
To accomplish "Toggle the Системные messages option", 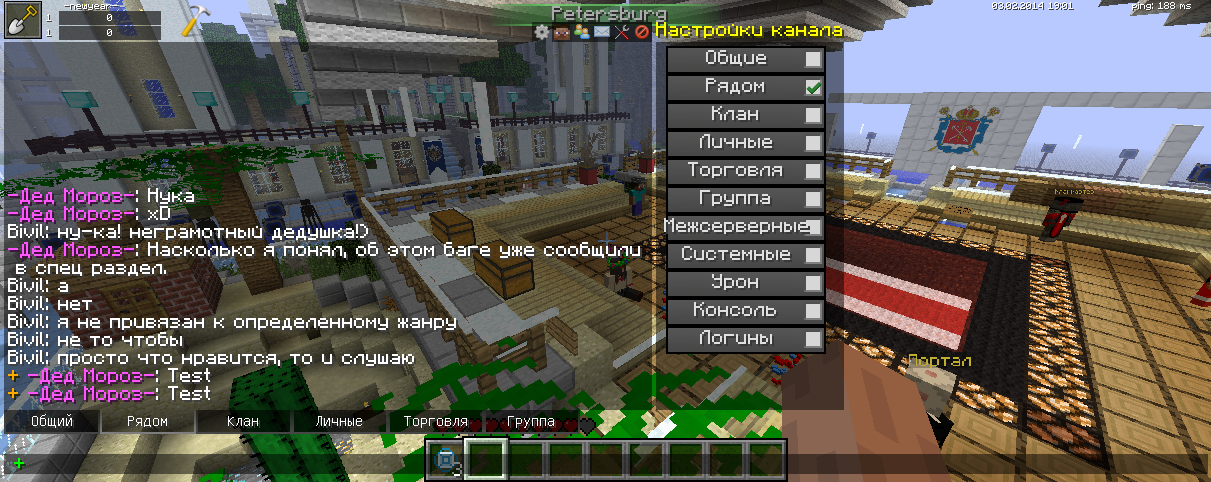I will click(813, 255).
